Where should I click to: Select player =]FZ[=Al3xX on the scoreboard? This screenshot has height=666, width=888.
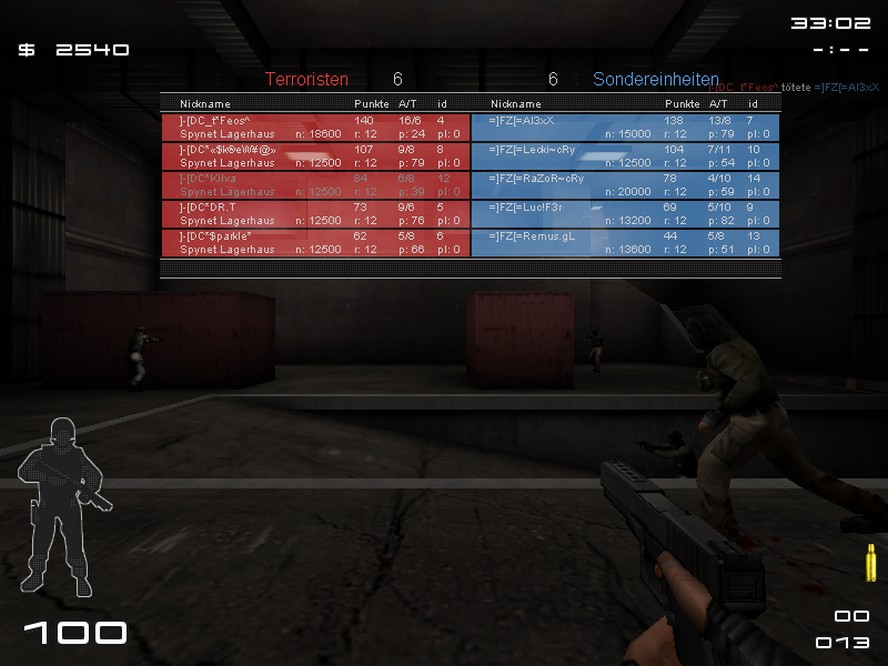[625, 127]
